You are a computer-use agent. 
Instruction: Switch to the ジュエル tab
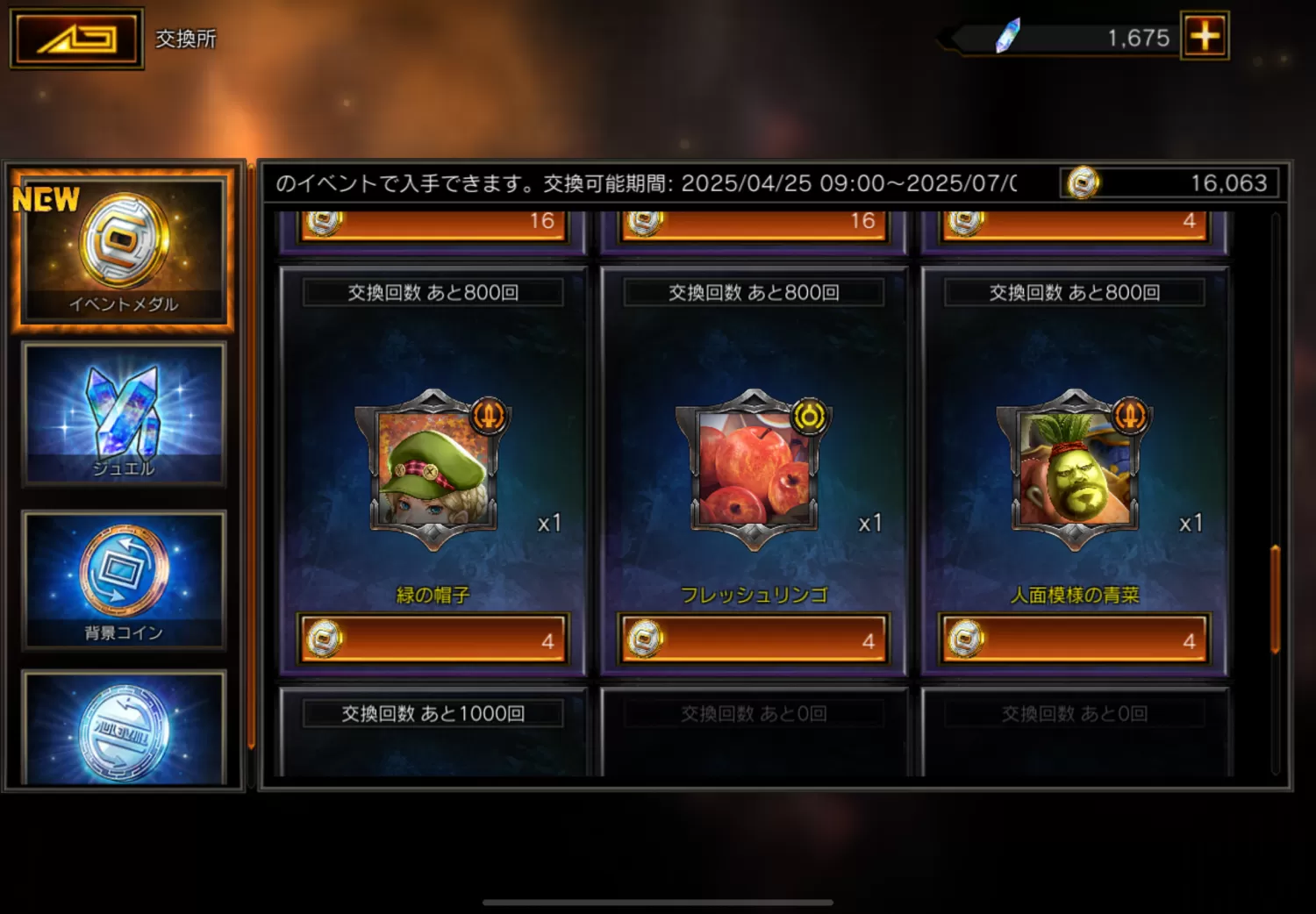(123, 414)
